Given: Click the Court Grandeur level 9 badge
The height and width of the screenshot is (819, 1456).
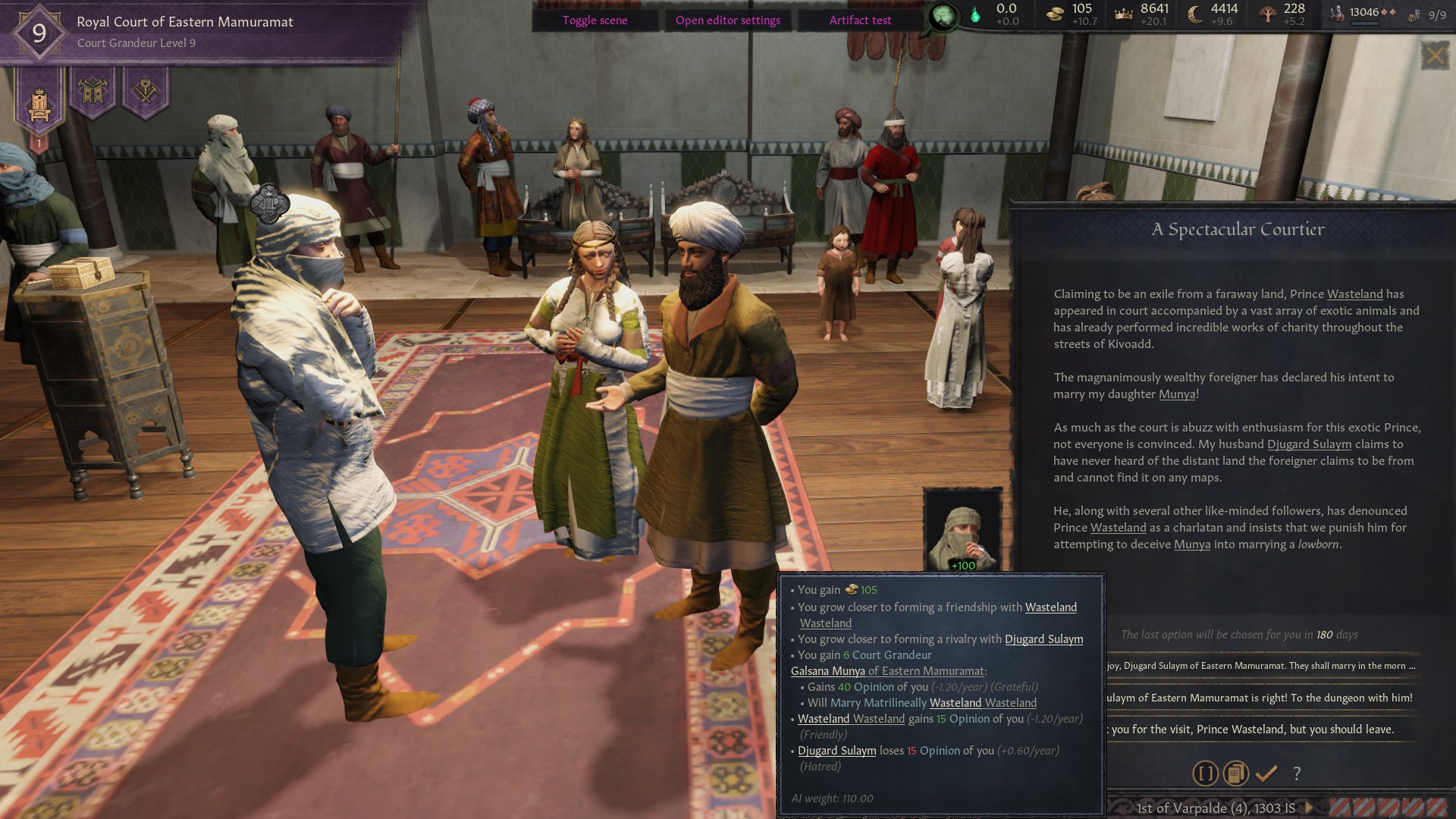Looking at the screenshot, I should tap(39, 33).
